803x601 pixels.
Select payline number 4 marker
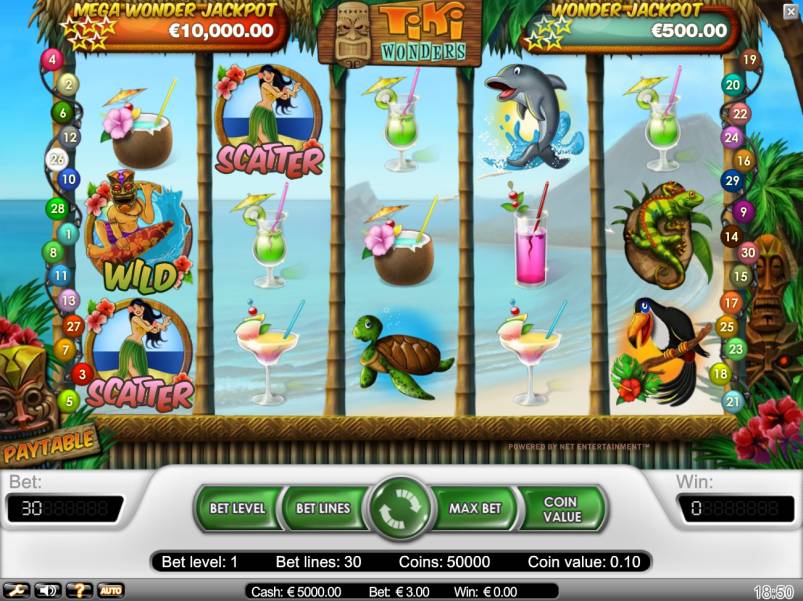(x=52, y=59)
